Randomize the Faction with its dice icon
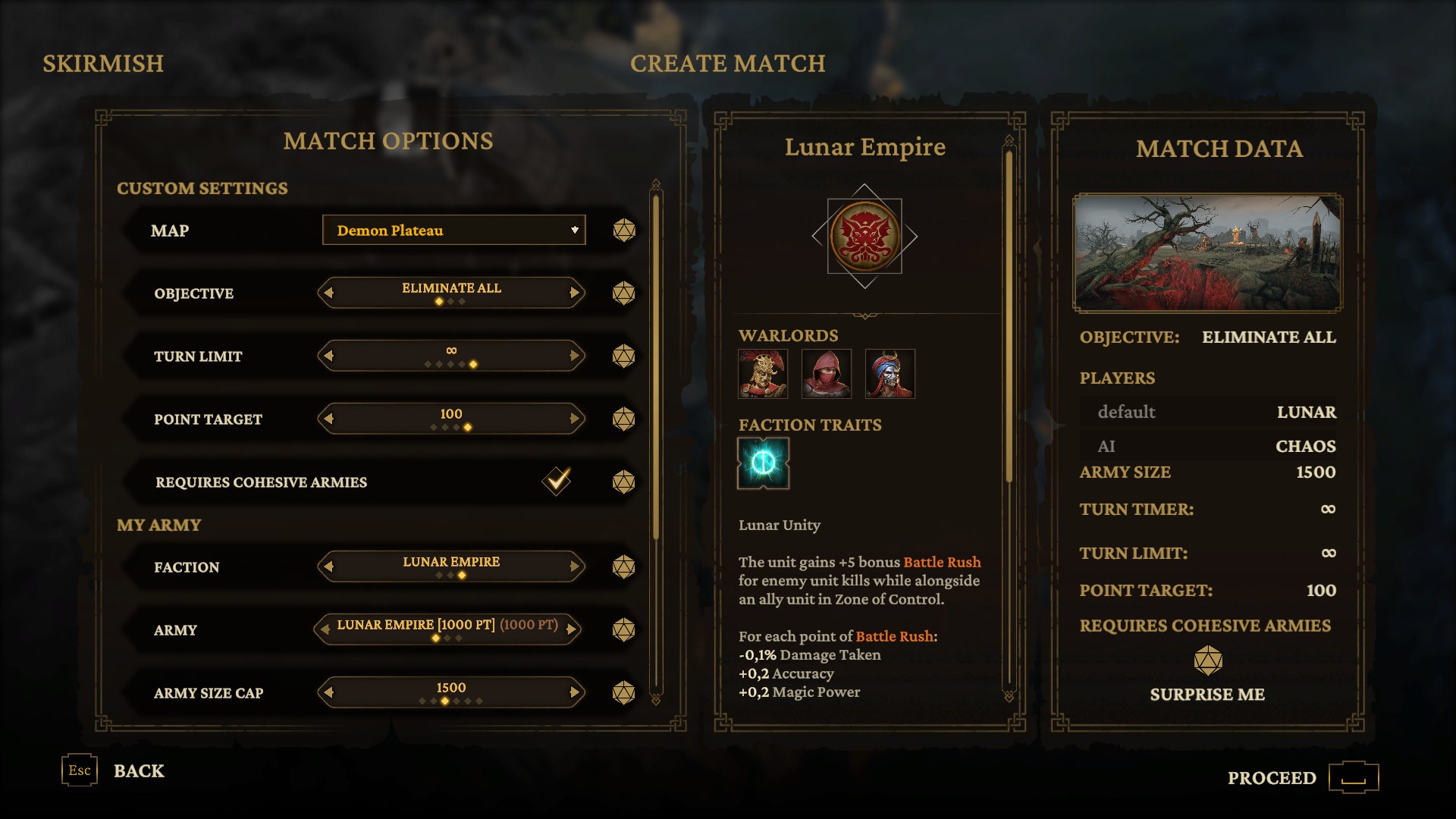 pyautogui.click(x=624, y=566)
